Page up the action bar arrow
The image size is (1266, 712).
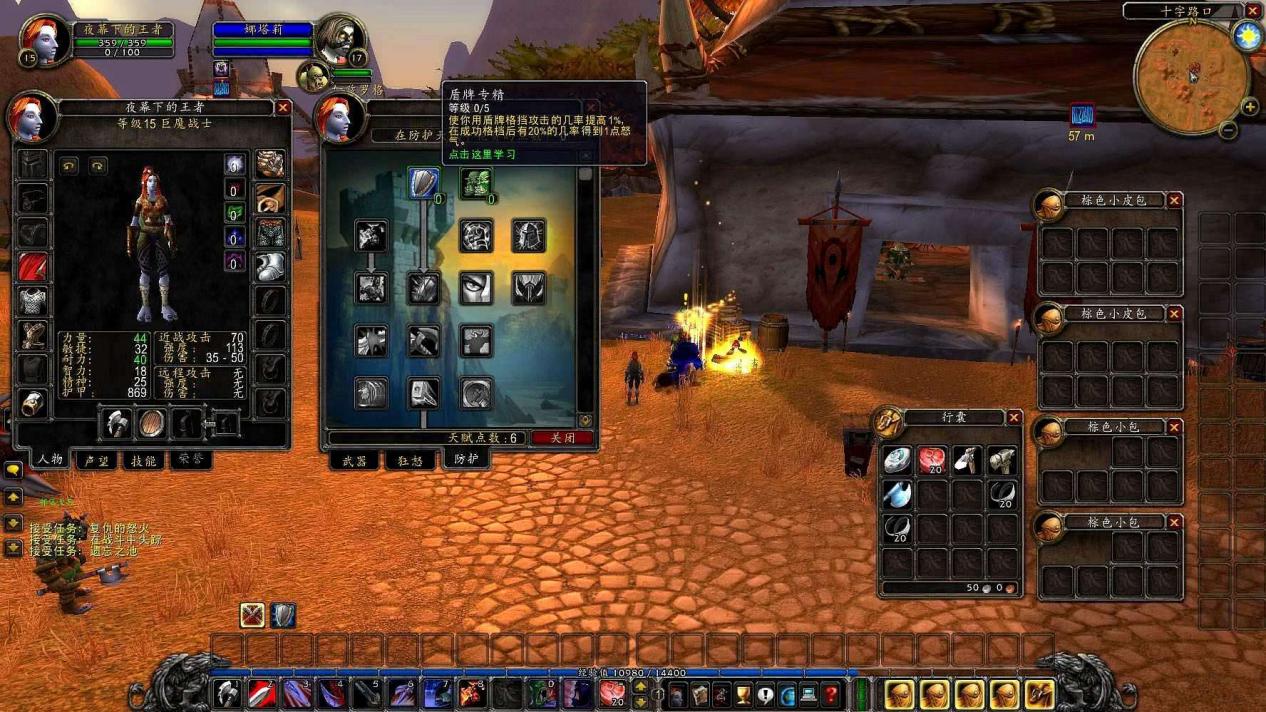(641, 686)
